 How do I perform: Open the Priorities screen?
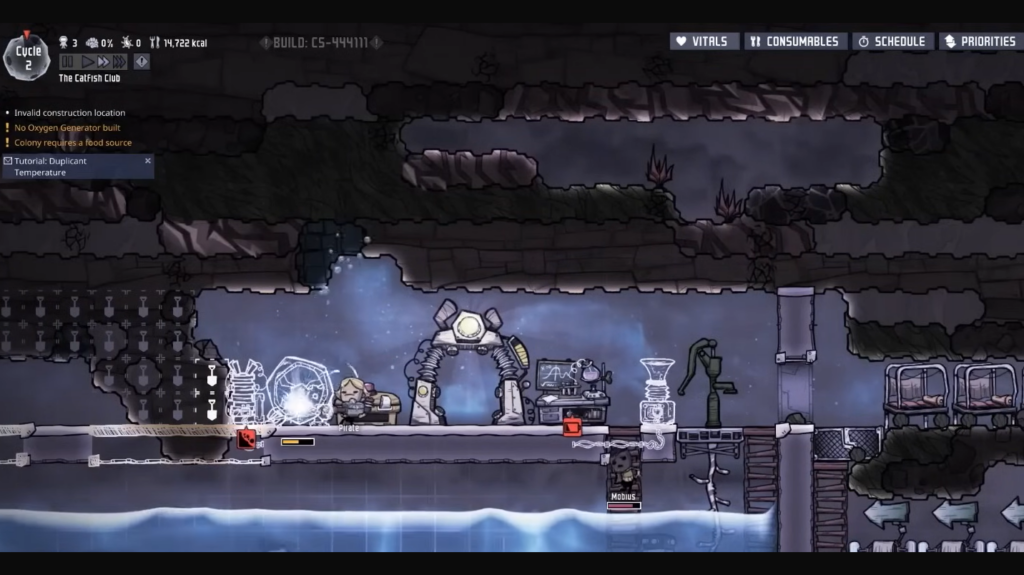click(x=980, y=42)
